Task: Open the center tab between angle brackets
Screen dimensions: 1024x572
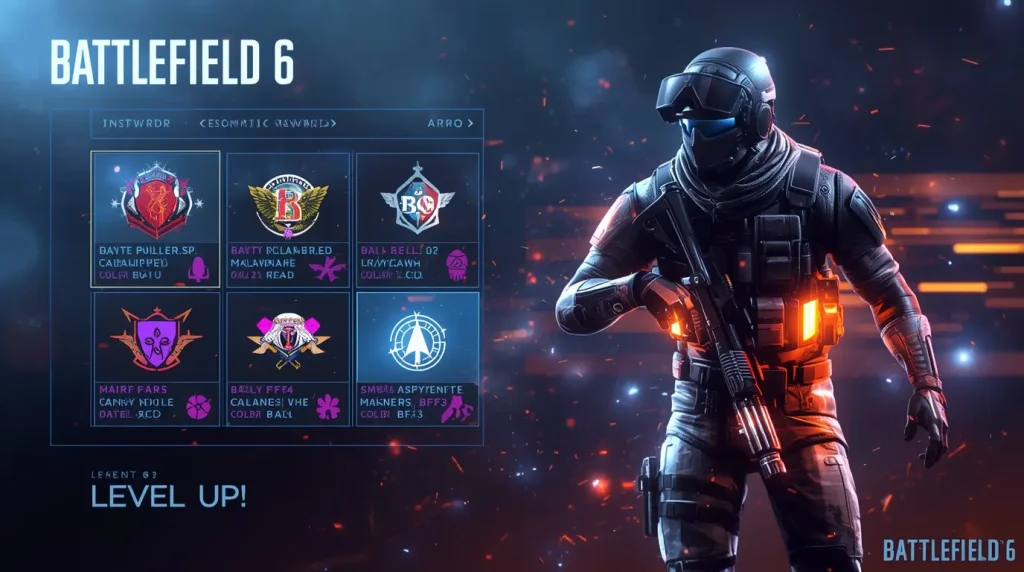Action: (x=268, y=123)
